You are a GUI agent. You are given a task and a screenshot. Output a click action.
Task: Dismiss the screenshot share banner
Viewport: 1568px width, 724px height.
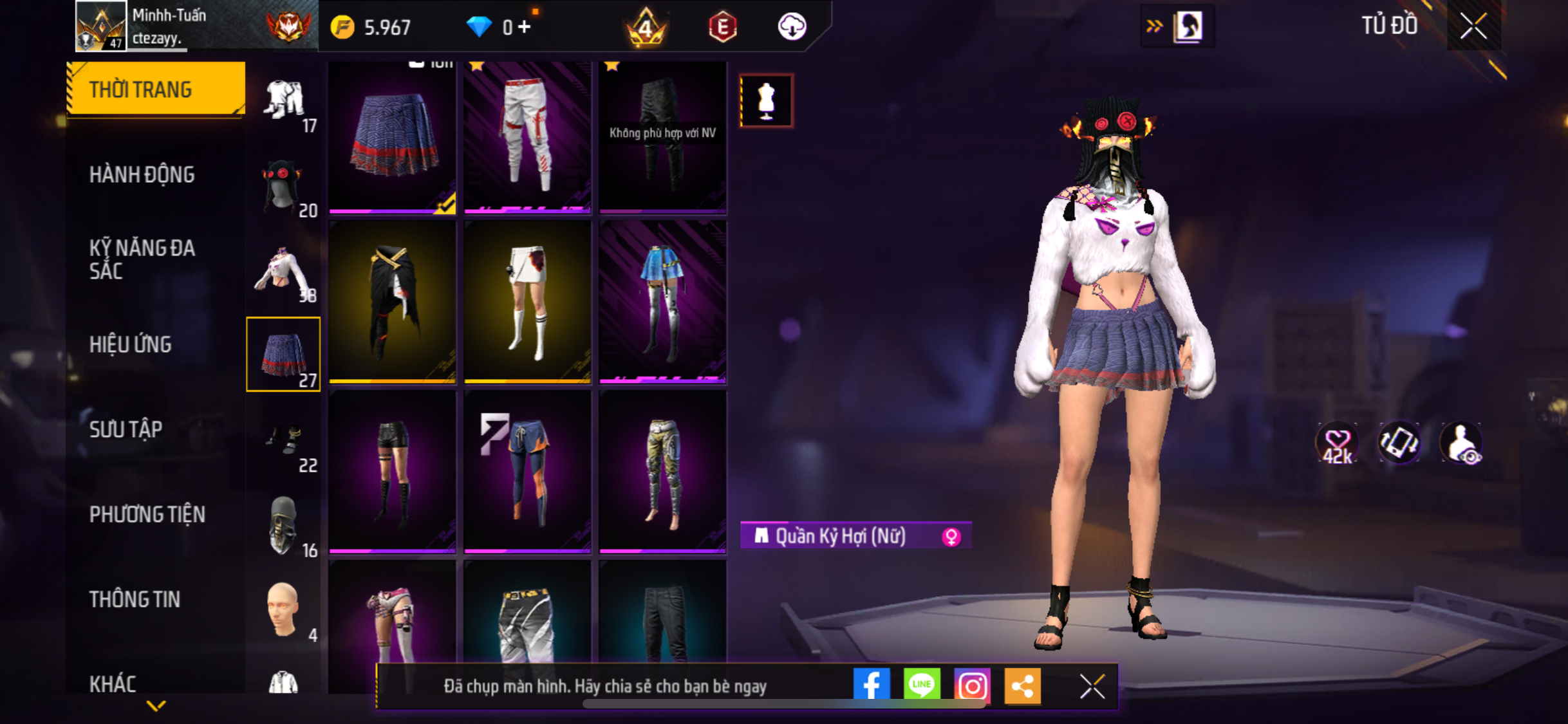(x=1092, y=686)
